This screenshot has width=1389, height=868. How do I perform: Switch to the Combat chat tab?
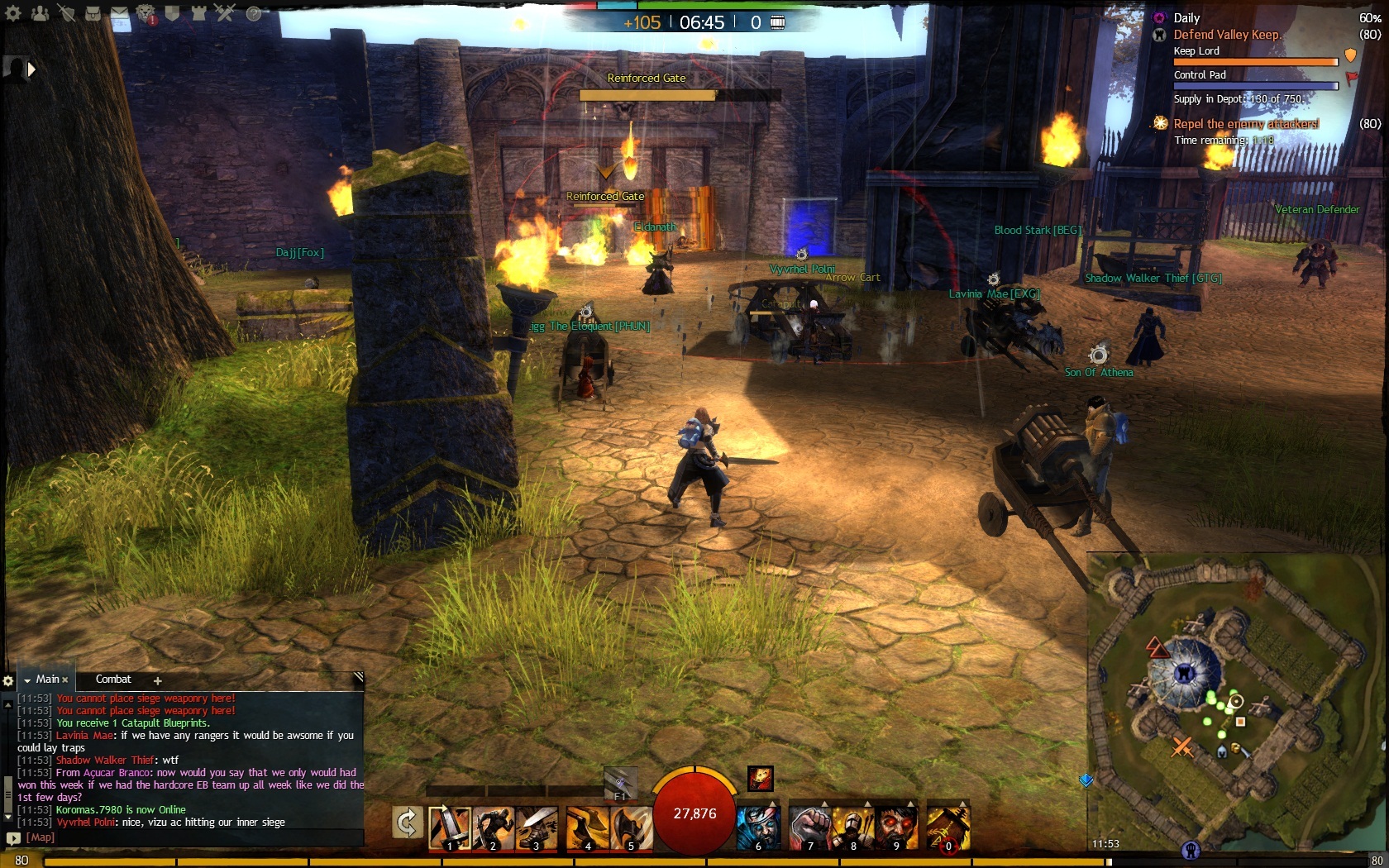coord(113,680)
